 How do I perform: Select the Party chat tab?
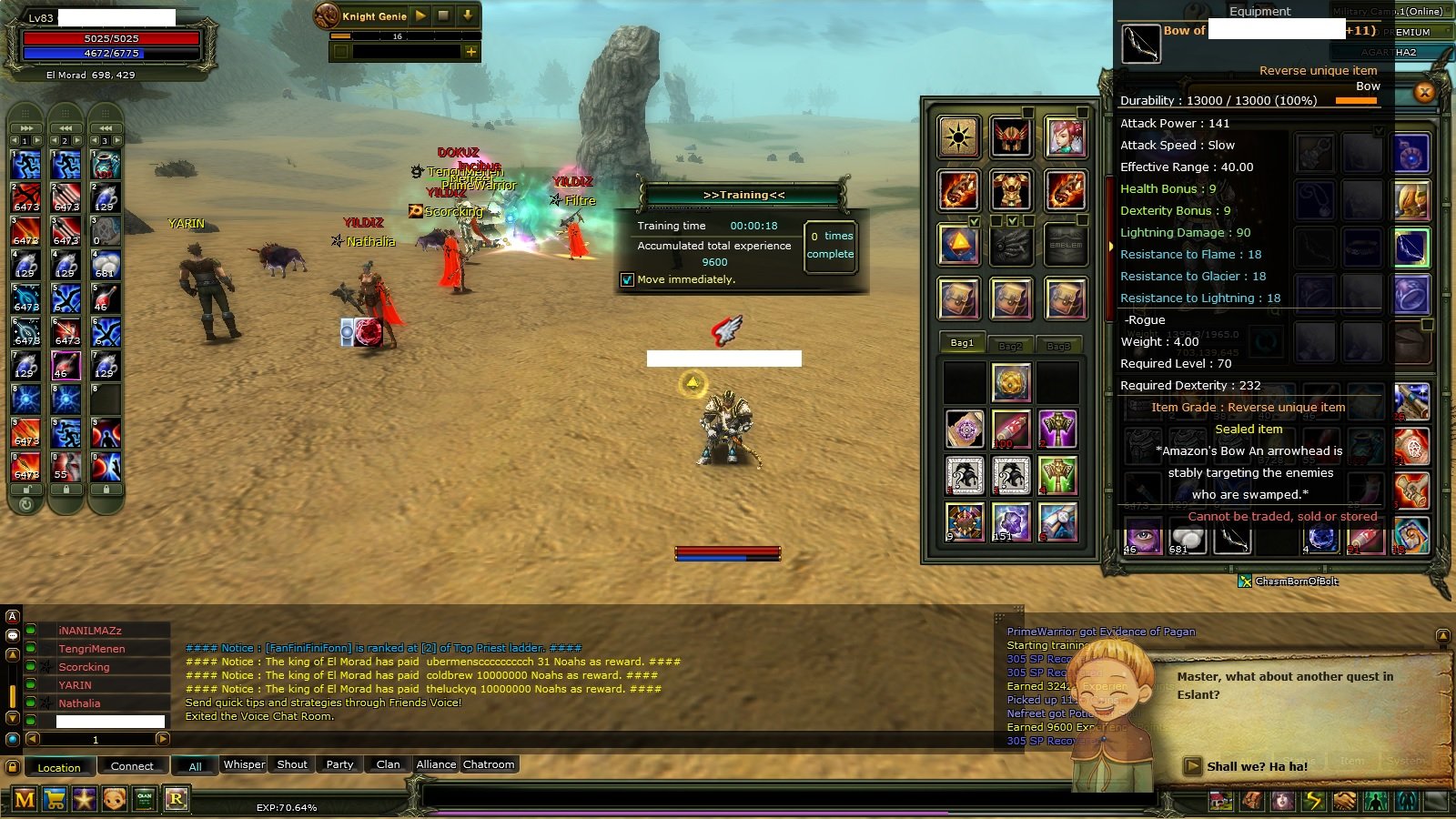[x=339, y=764]
